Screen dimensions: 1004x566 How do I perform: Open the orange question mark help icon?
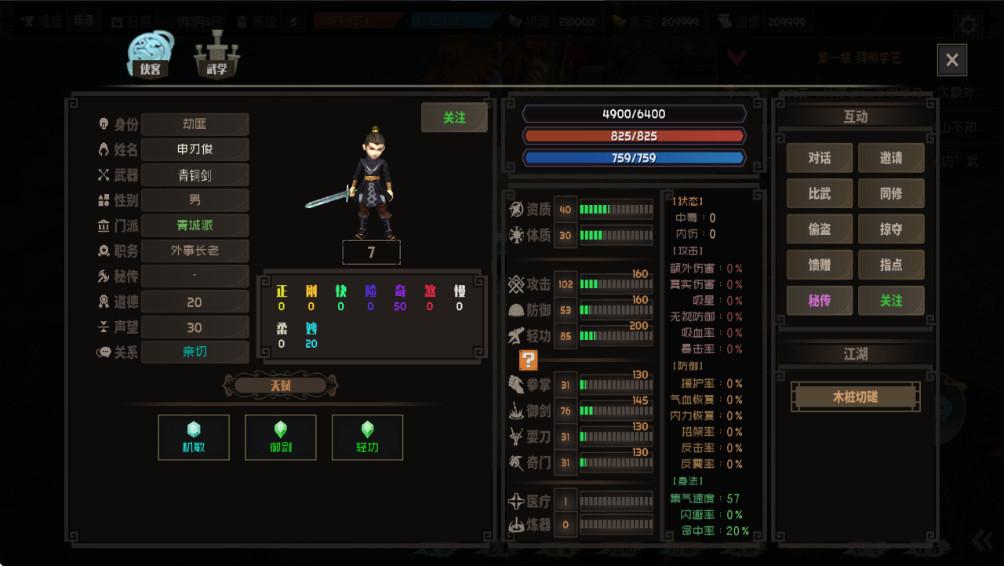(x=528, y=360)
